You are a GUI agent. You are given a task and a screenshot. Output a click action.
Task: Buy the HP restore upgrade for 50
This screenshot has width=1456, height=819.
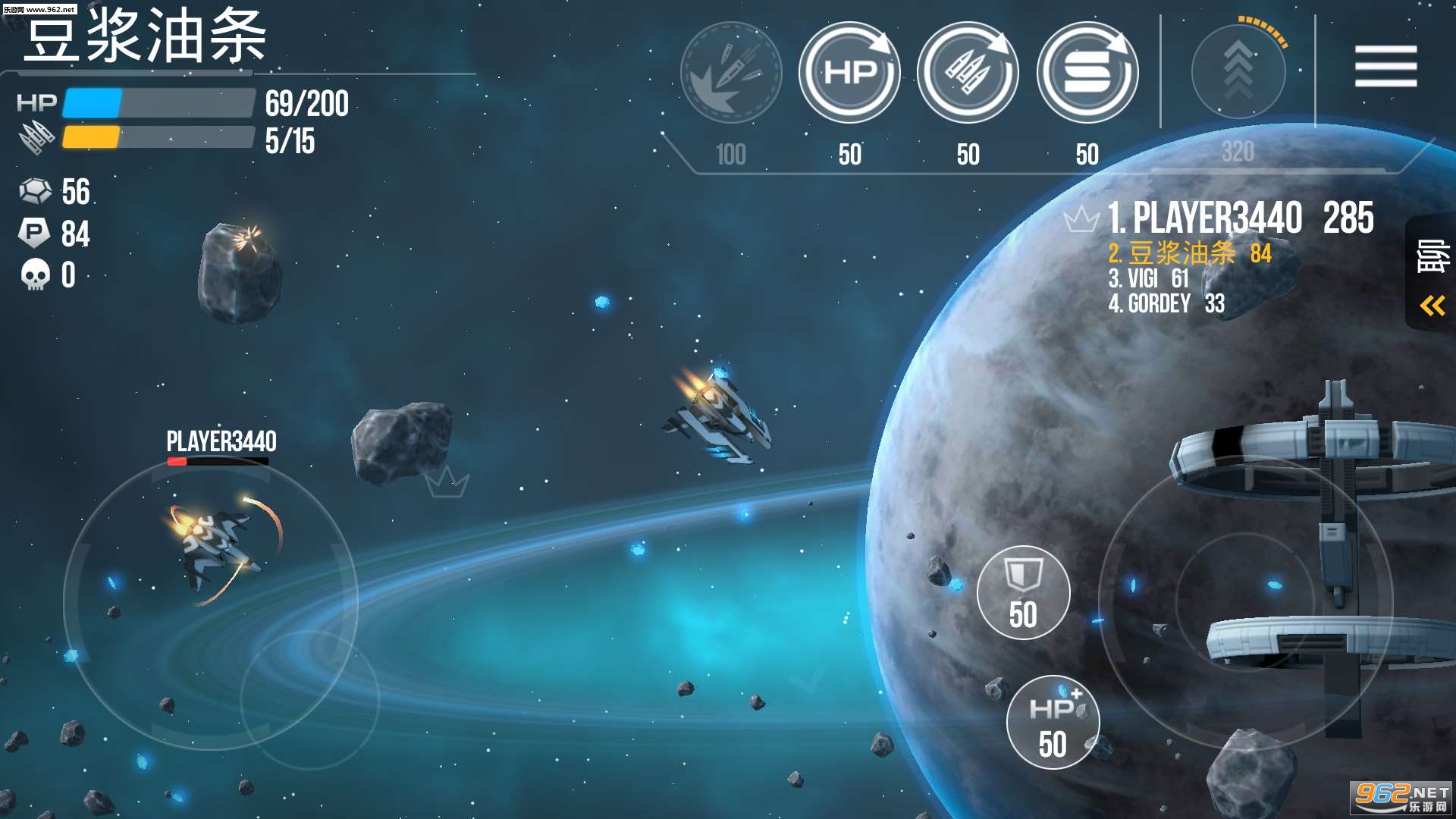[x=849, y=73]
